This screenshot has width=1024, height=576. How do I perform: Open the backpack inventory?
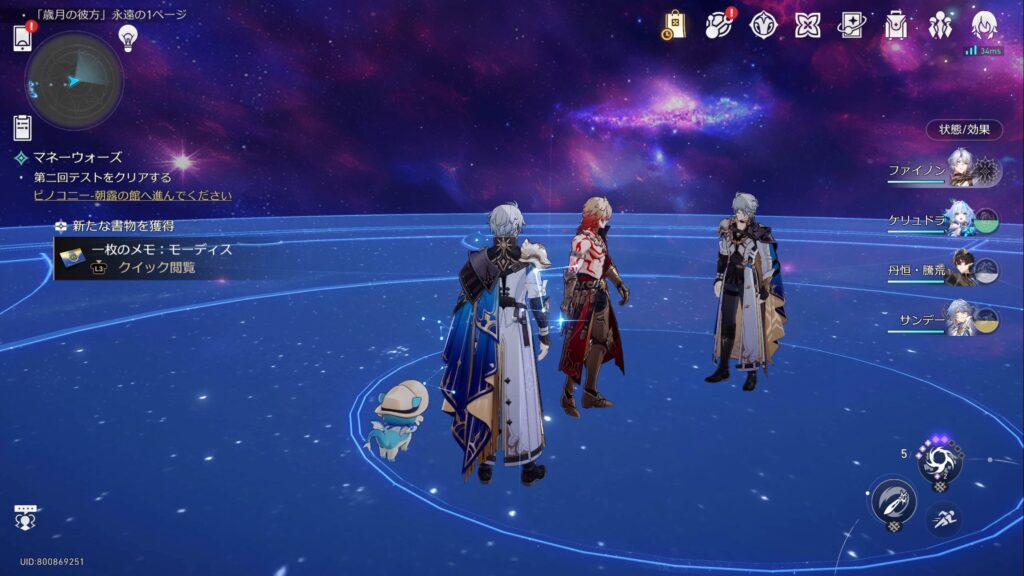click(x=896, y=25)
